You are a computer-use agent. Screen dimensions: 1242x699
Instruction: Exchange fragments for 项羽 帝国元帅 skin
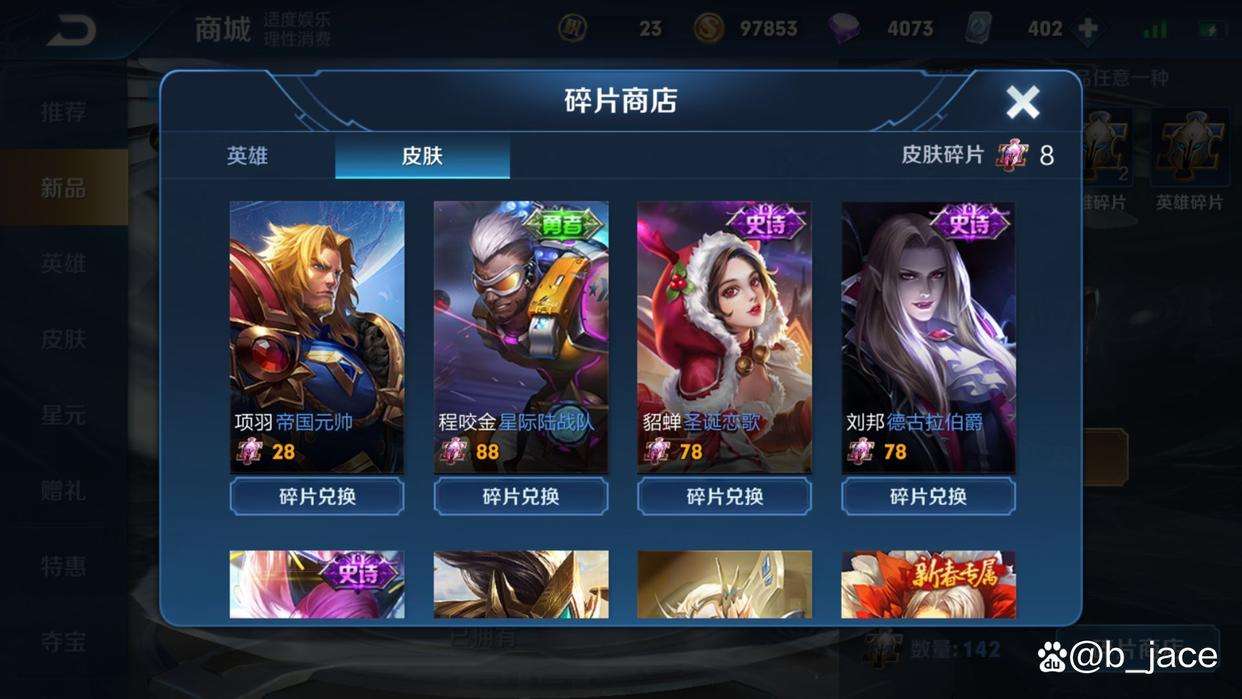pyautogui.click(x=317, y=496)
